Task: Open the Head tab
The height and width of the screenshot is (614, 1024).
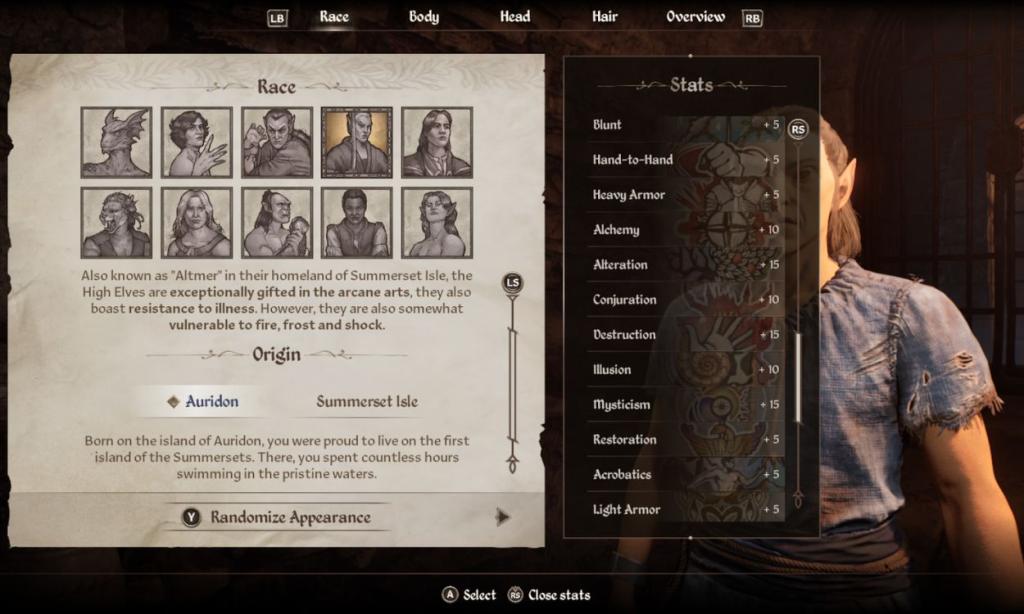Action: 515,17
